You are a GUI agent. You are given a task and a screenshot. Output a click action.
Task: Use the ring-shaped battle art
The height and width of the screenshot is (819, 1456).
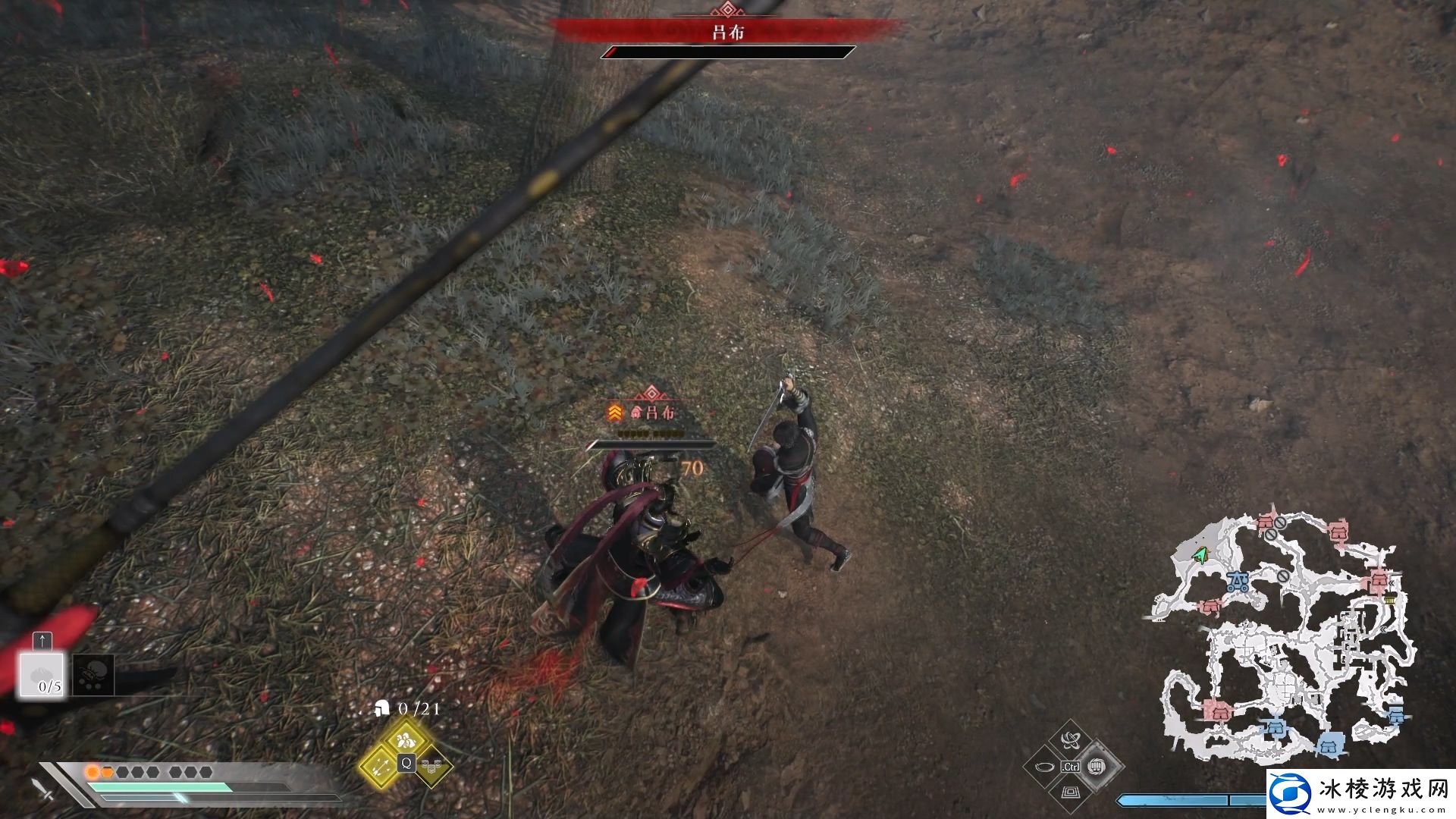tap(1044, 767)
